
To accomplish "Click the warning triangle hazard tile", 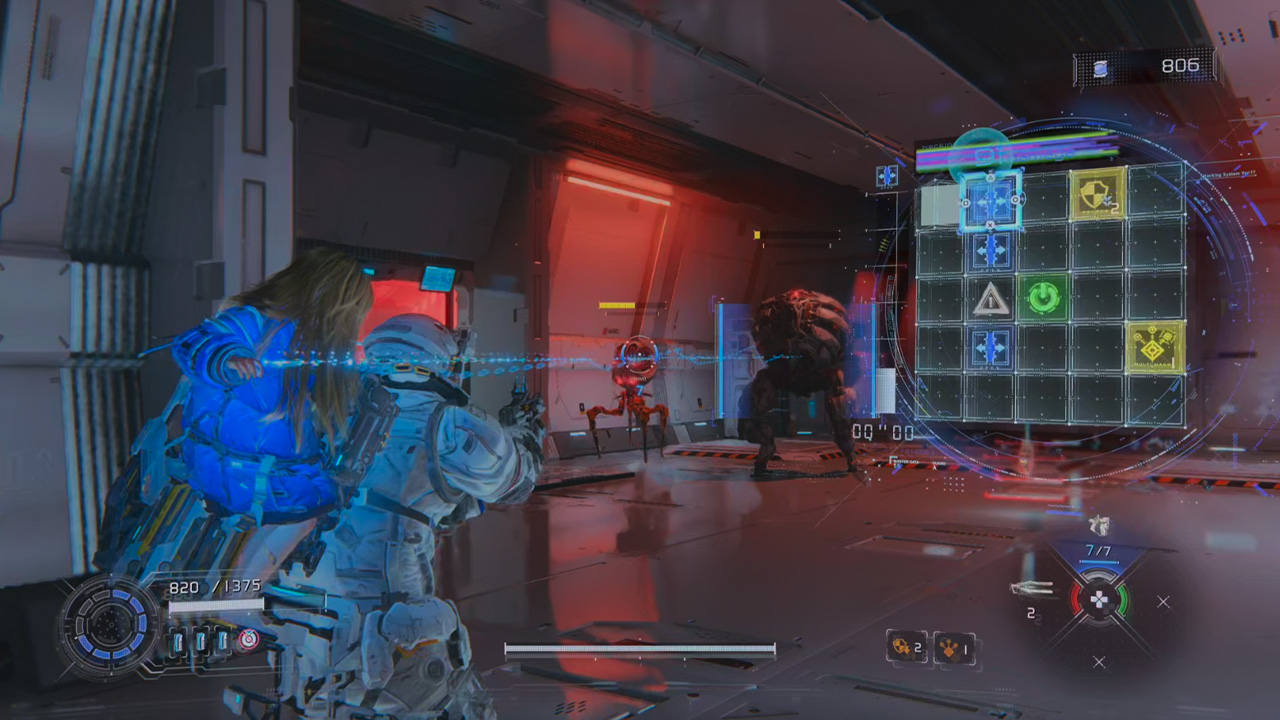I will coord(992,300).
